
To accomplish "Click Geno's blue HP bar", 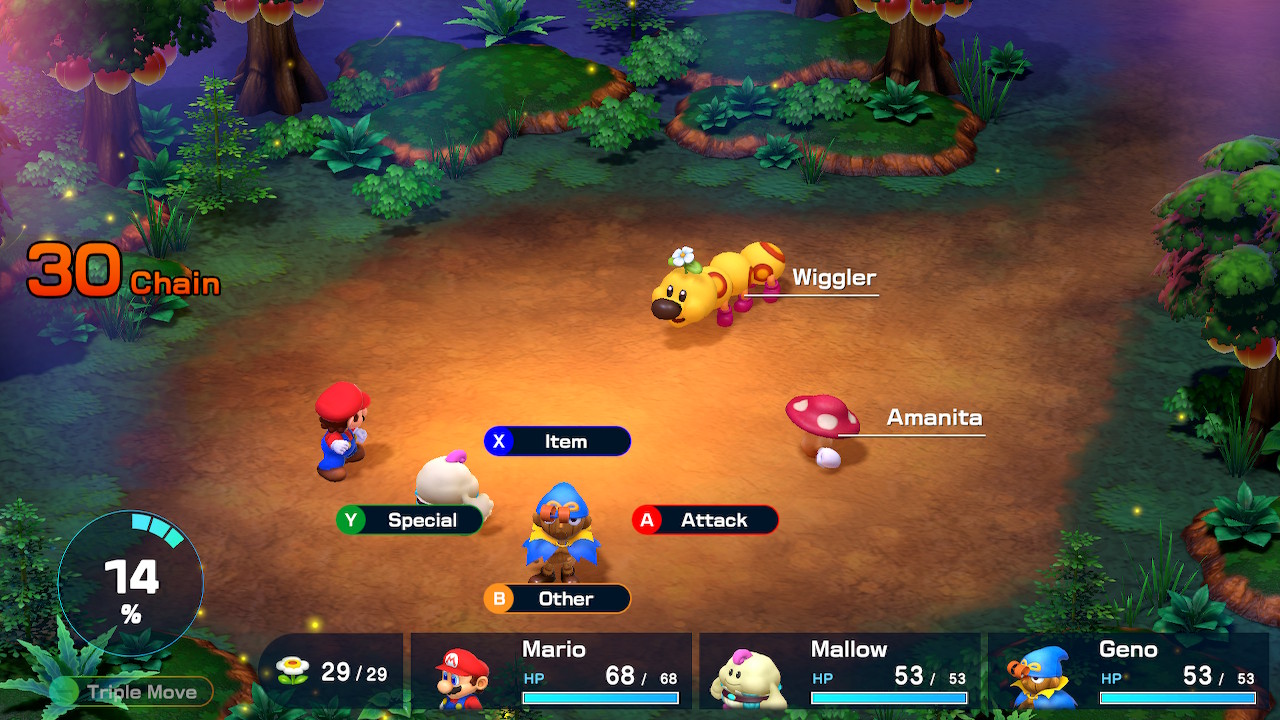I will pyautogui.click(x=1177, y=699).
